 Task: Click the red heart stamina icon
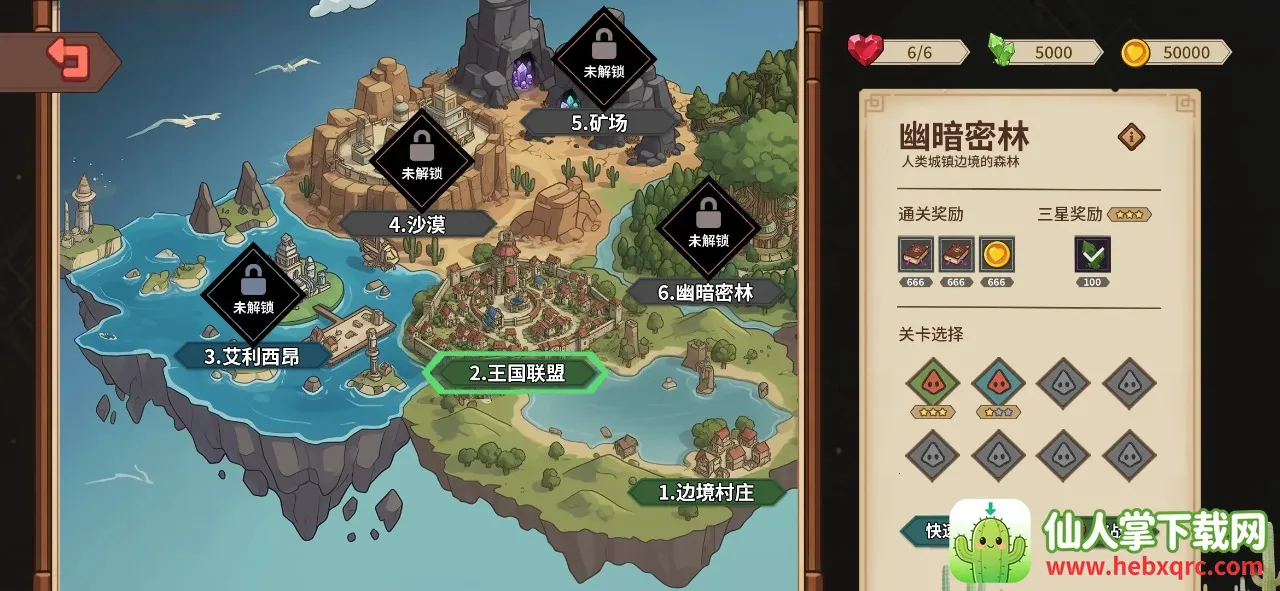pos(865,50)
